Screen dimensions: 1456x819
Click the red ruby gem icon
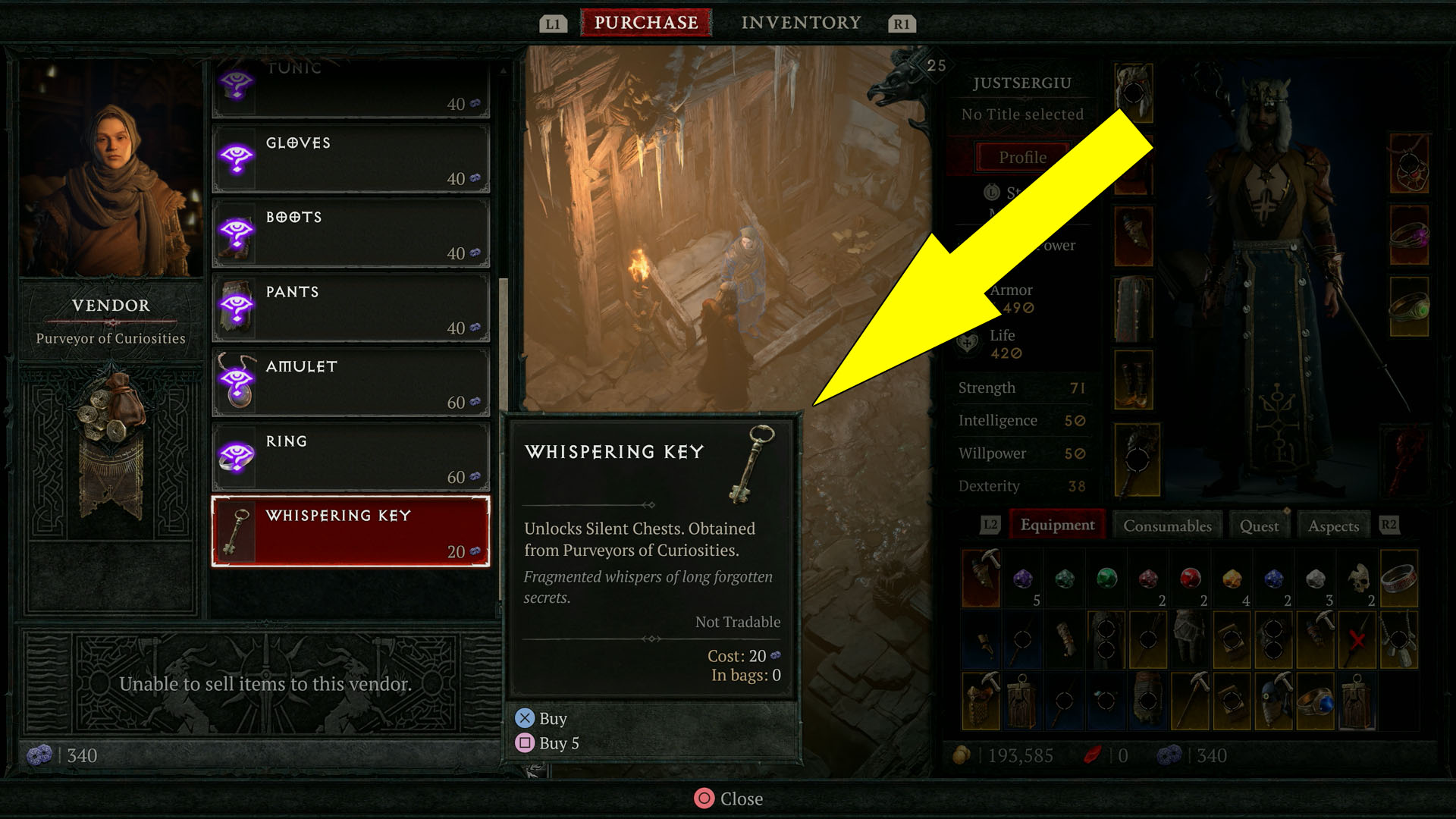coord(1191,578)
